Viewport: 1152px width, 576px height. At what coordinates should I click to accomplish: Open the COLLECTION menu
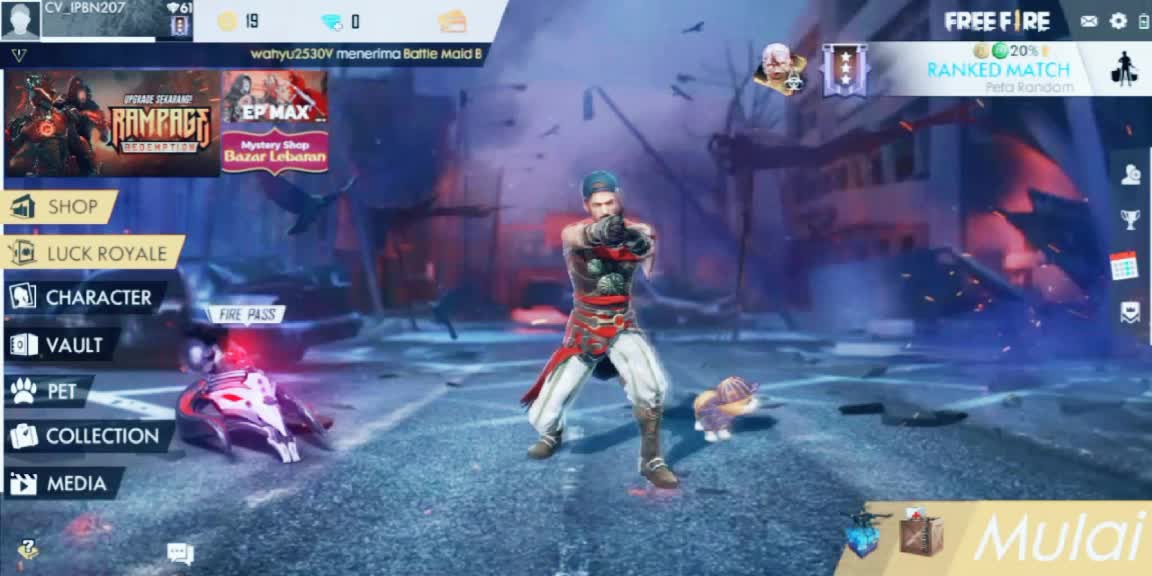click(88, 436)
